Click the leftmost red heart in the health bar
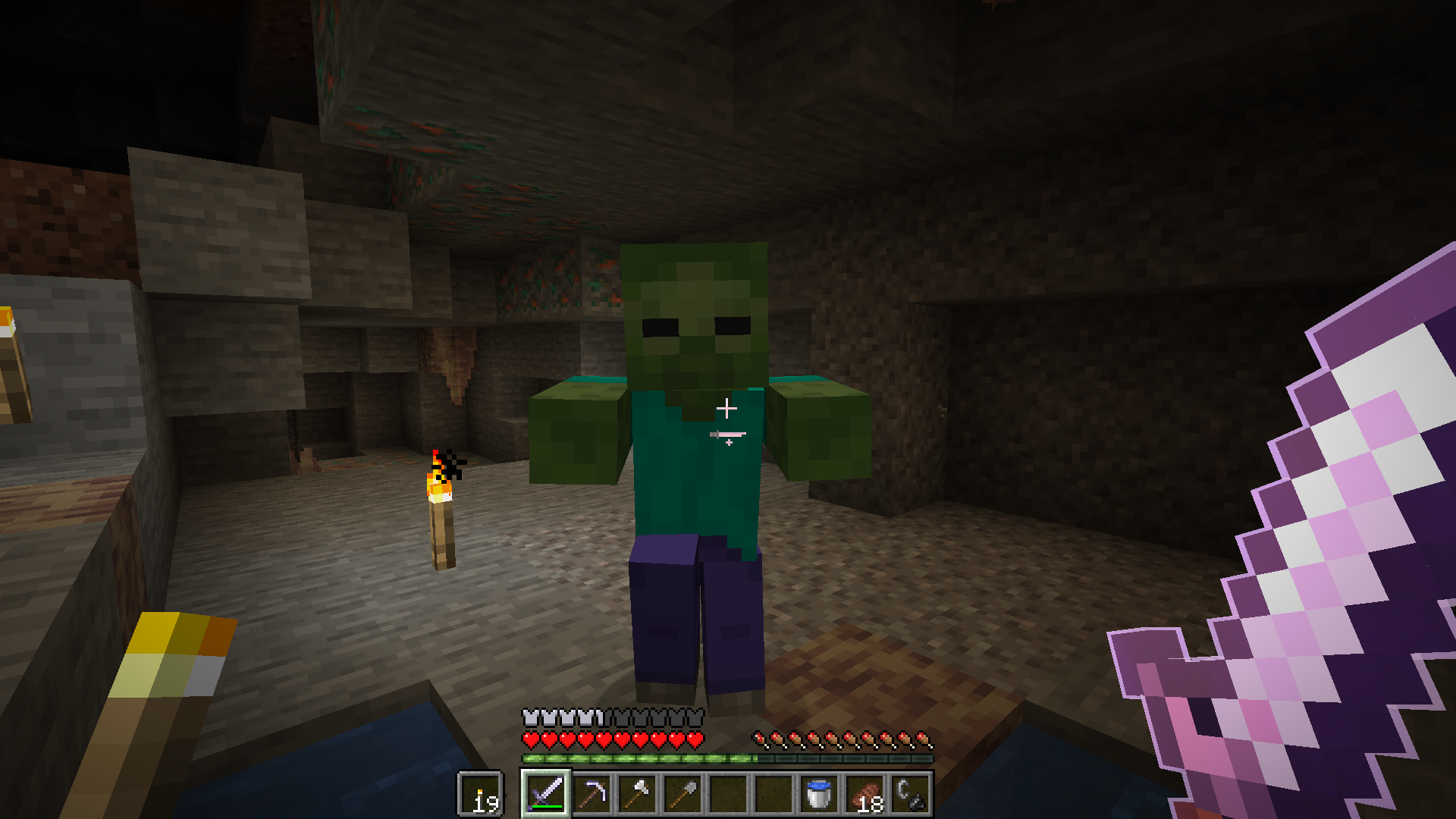The height and width of the screenshot is (819, 1456). point(530,739)
